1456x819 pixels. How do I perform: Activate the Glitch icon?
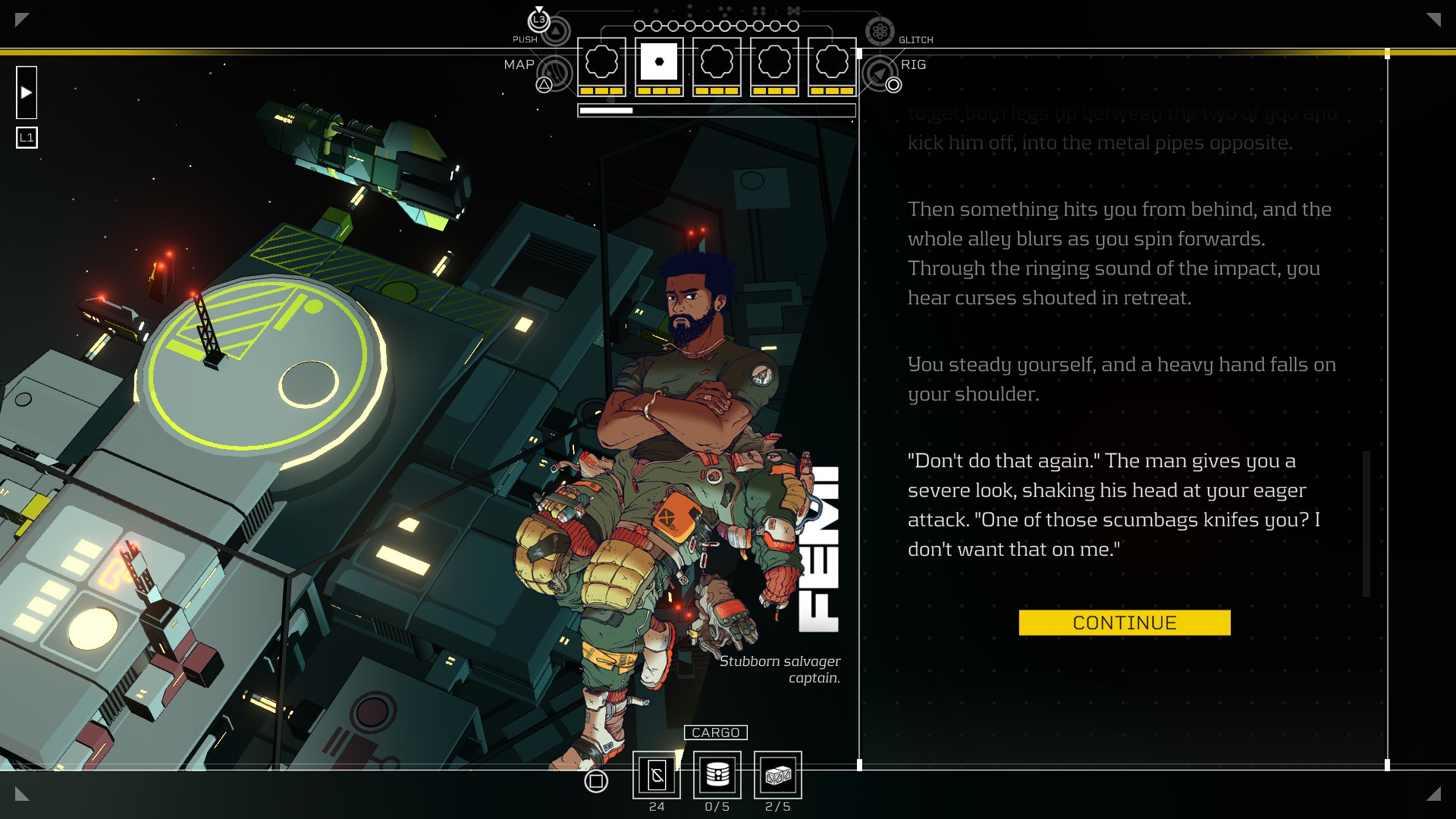[x=880, y=31]
